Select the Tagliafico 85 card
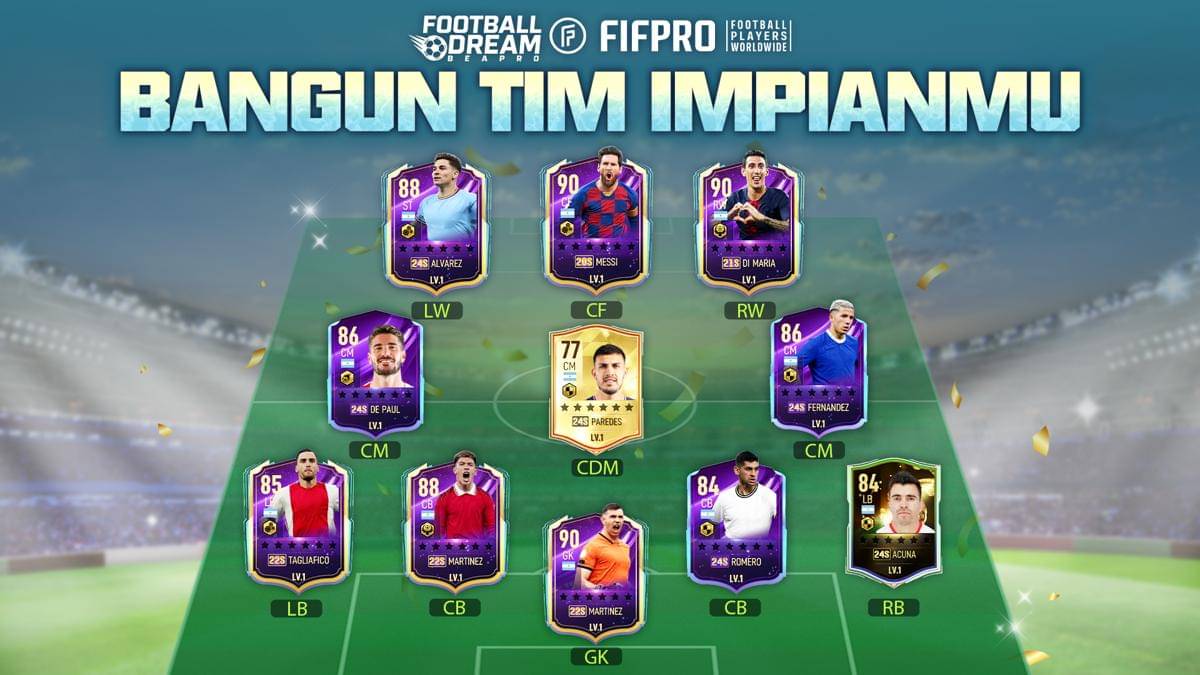Image resolution: width=1200 pixels, height=675 pixels. pyautogui.click(x=298, y=523)
